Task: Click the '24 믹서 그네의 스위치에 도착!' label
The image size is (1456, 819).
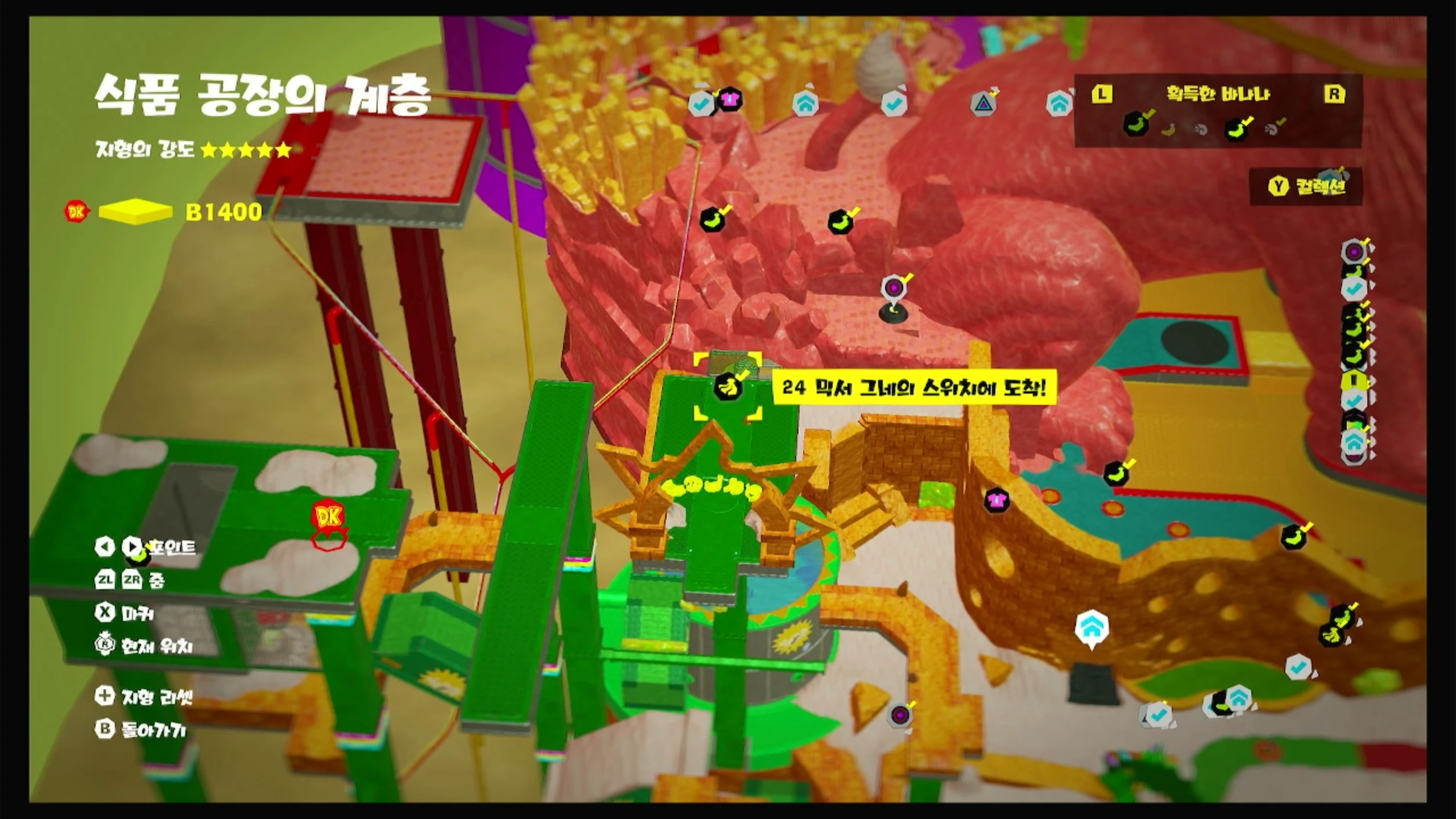Action: 913,388
